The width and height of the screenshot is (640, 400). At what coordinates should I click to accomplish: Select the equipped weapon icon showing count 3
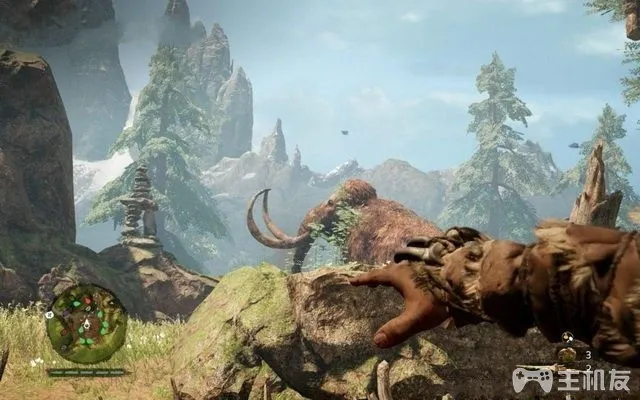(567, 354)
